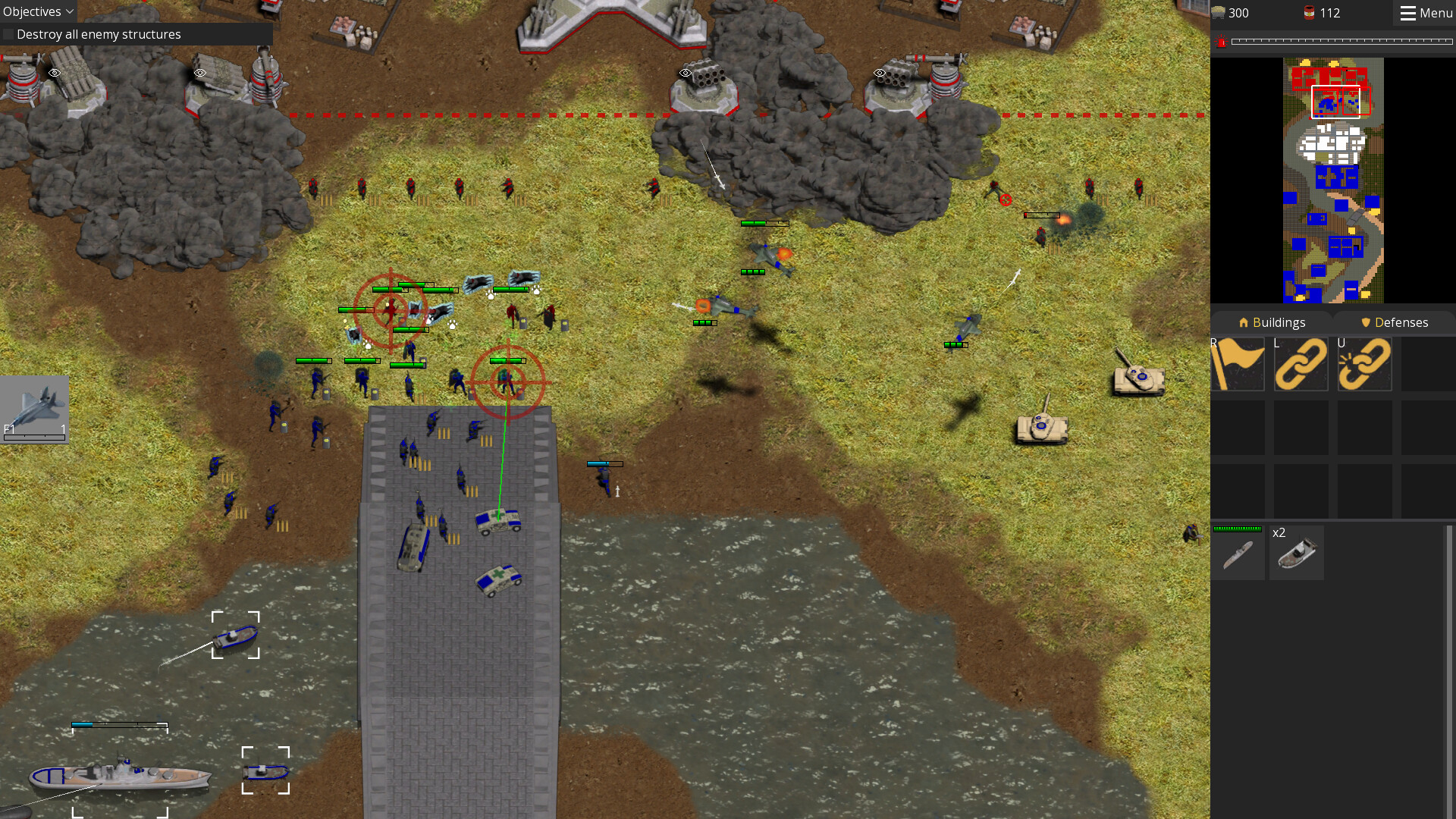Click the hamburger Menu icon
This screenshot has height=819, width=1456.
(x=1409, y=12)
